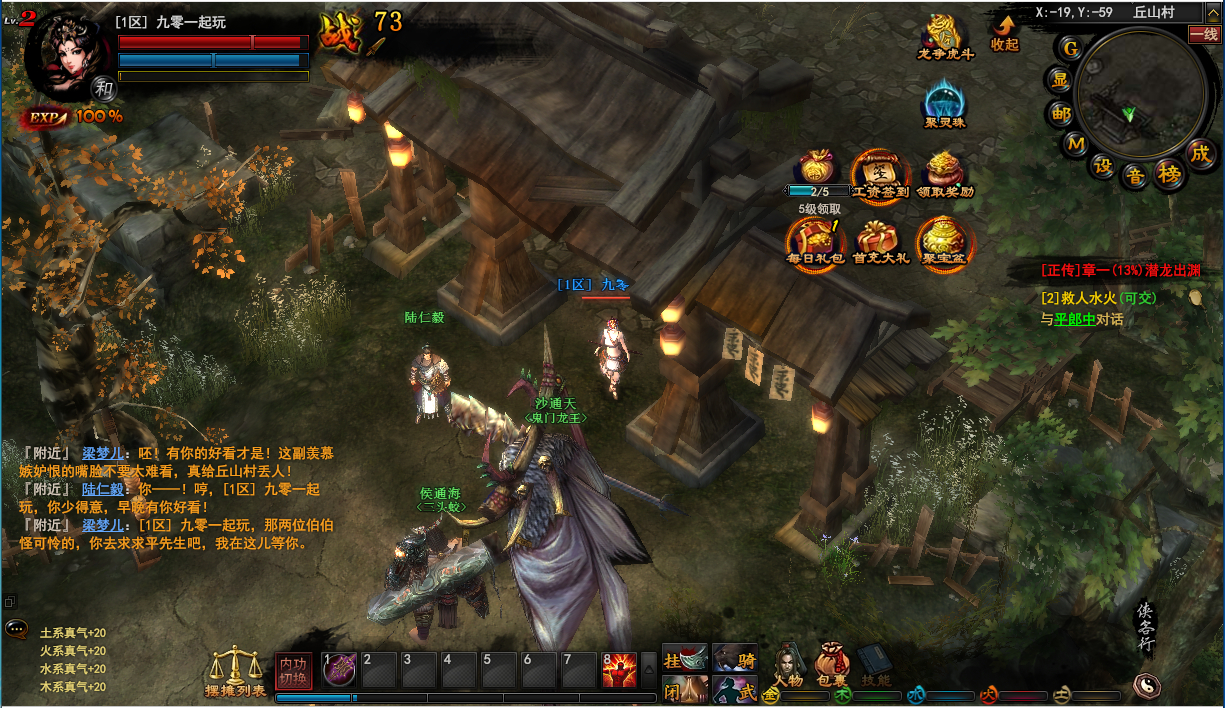Open the 人物 character panel
The image size is (1225, 708).
(x=788, y=665)
